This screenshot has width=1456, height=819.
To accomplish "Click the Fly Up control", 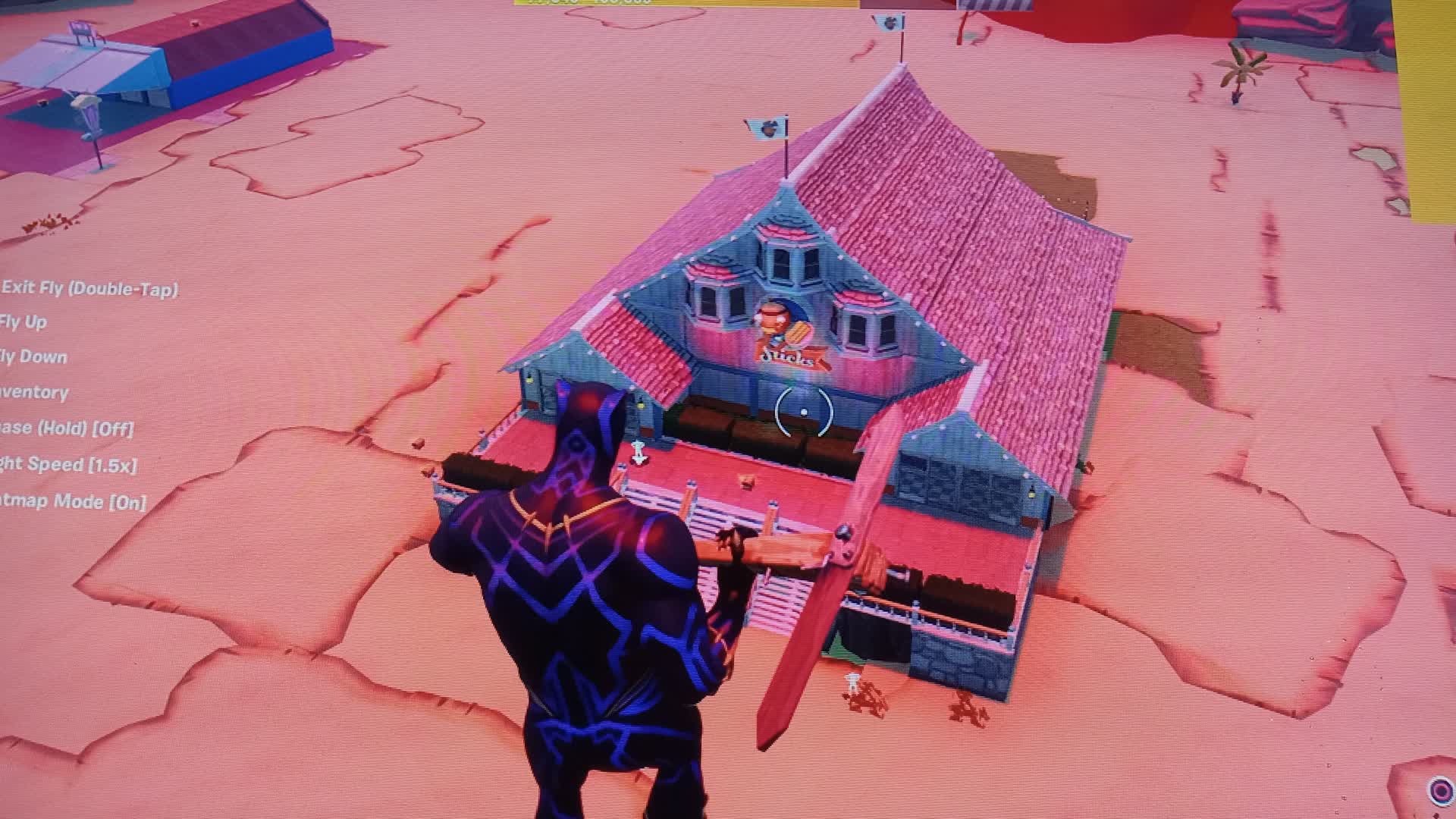I will coord(27,322).
